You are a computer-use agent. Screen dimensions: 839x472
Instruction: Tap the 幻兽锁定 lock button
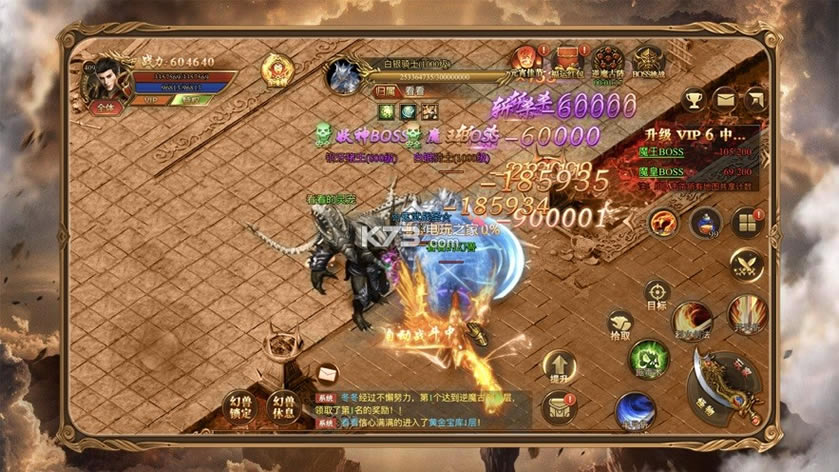(241, 406)
